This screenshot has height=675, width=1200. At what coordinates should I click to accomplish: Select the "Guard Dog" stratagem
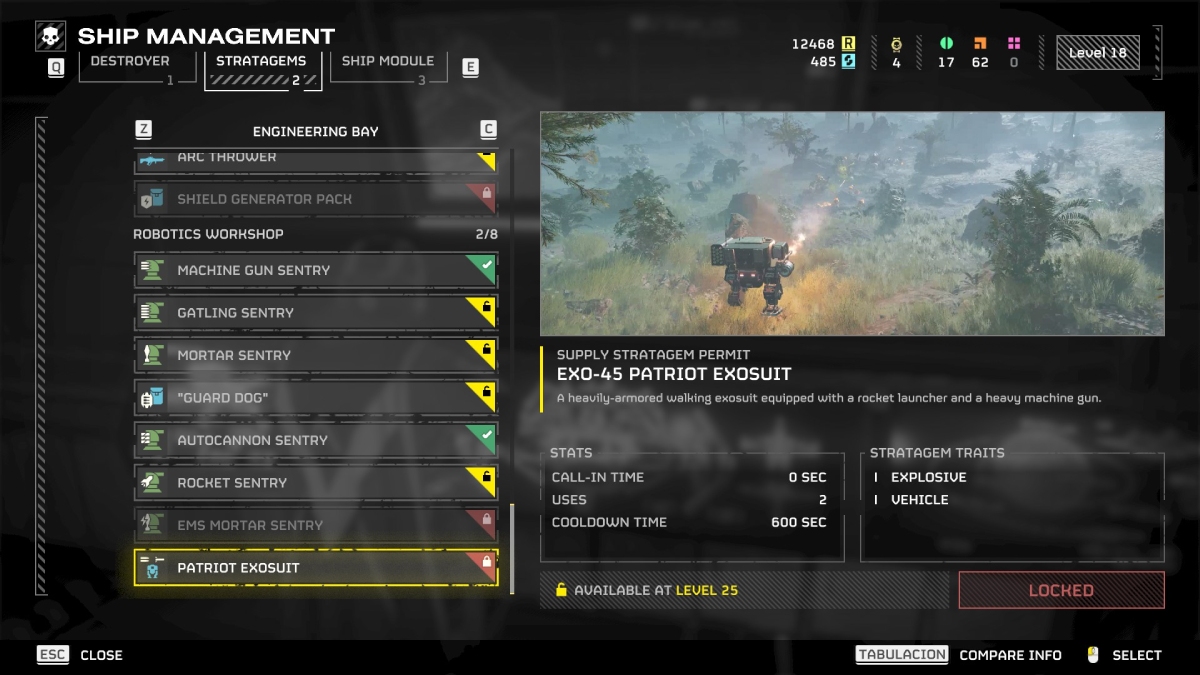click(315, 398)
